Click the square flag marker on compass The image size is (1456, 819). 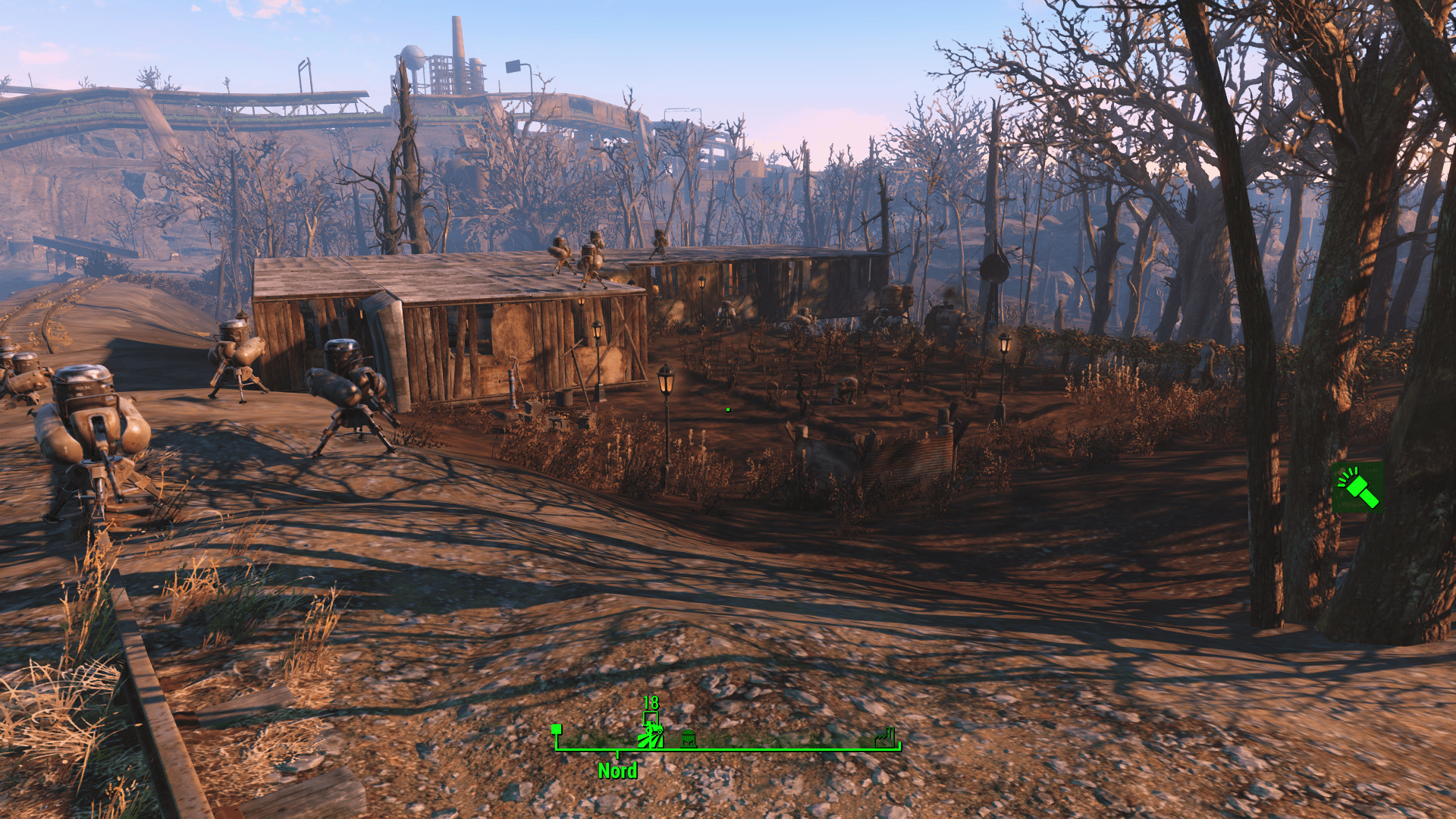click(557, 730)
